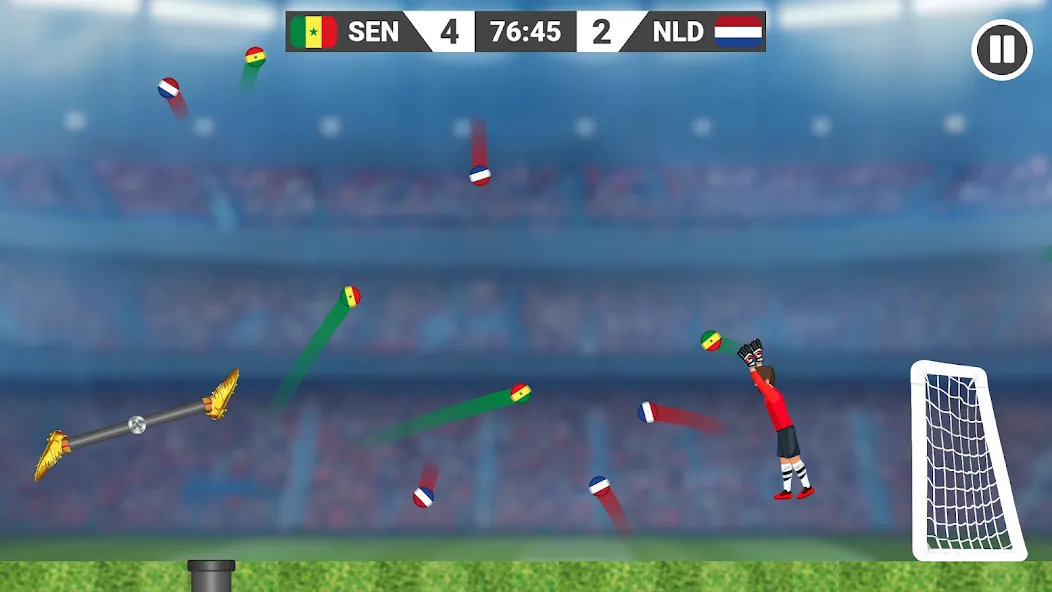
Task: Pause the match with the pause button
Action: (1002, 50)
